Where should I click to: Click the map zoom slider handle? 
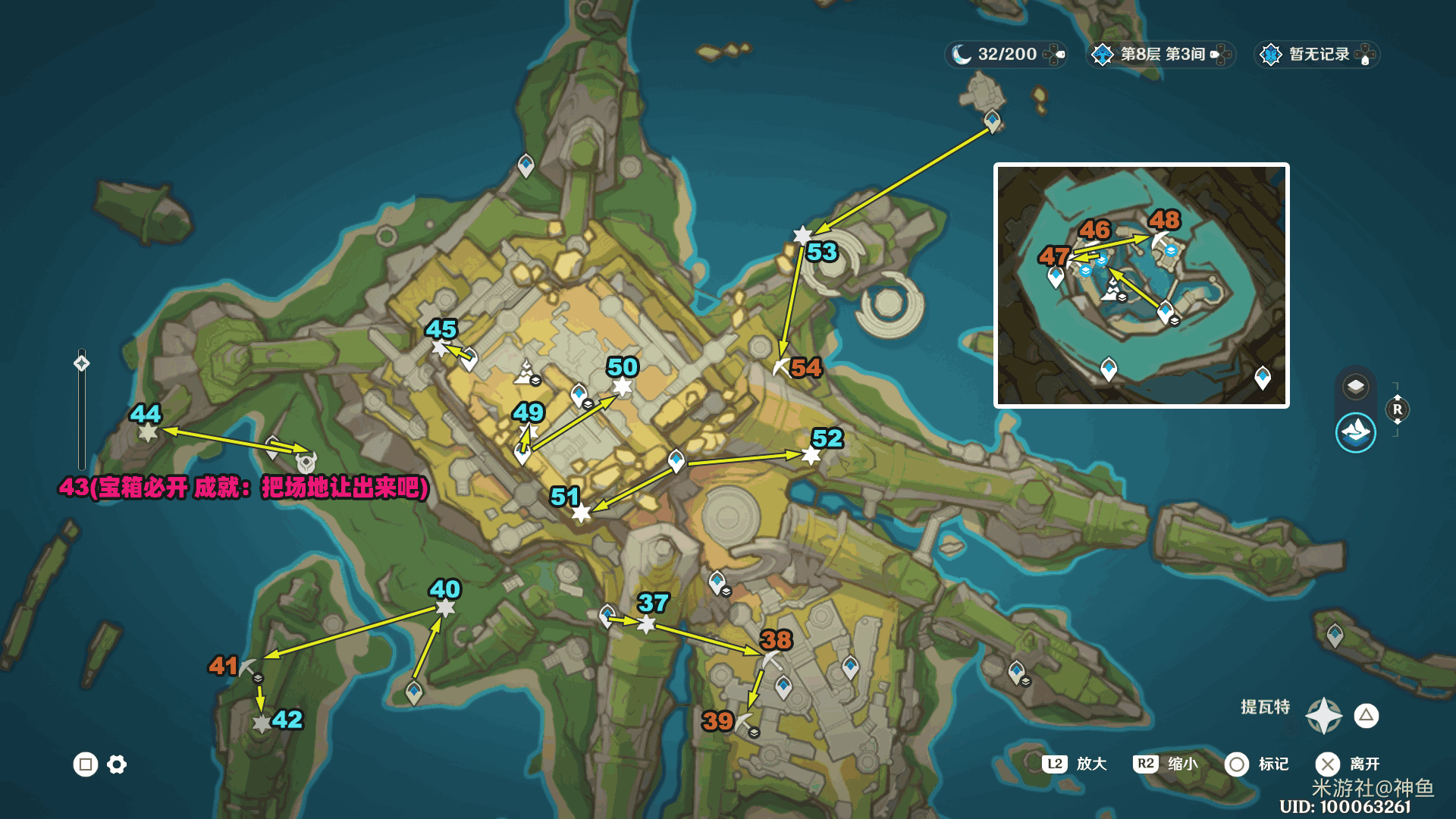coord(81,363)
